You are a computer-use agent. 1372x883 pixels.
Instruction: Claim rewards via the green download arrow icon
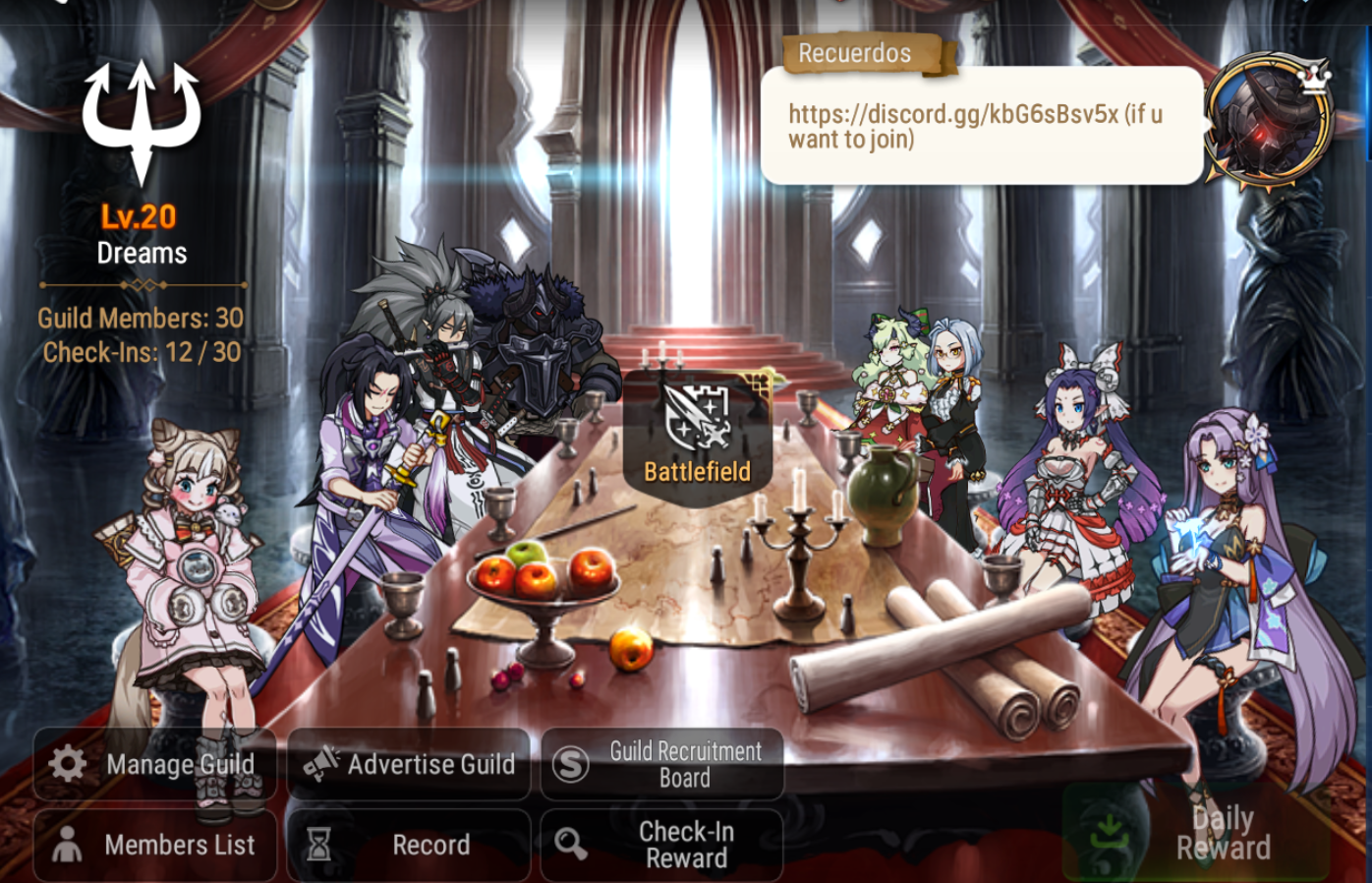coord(1108,831)
